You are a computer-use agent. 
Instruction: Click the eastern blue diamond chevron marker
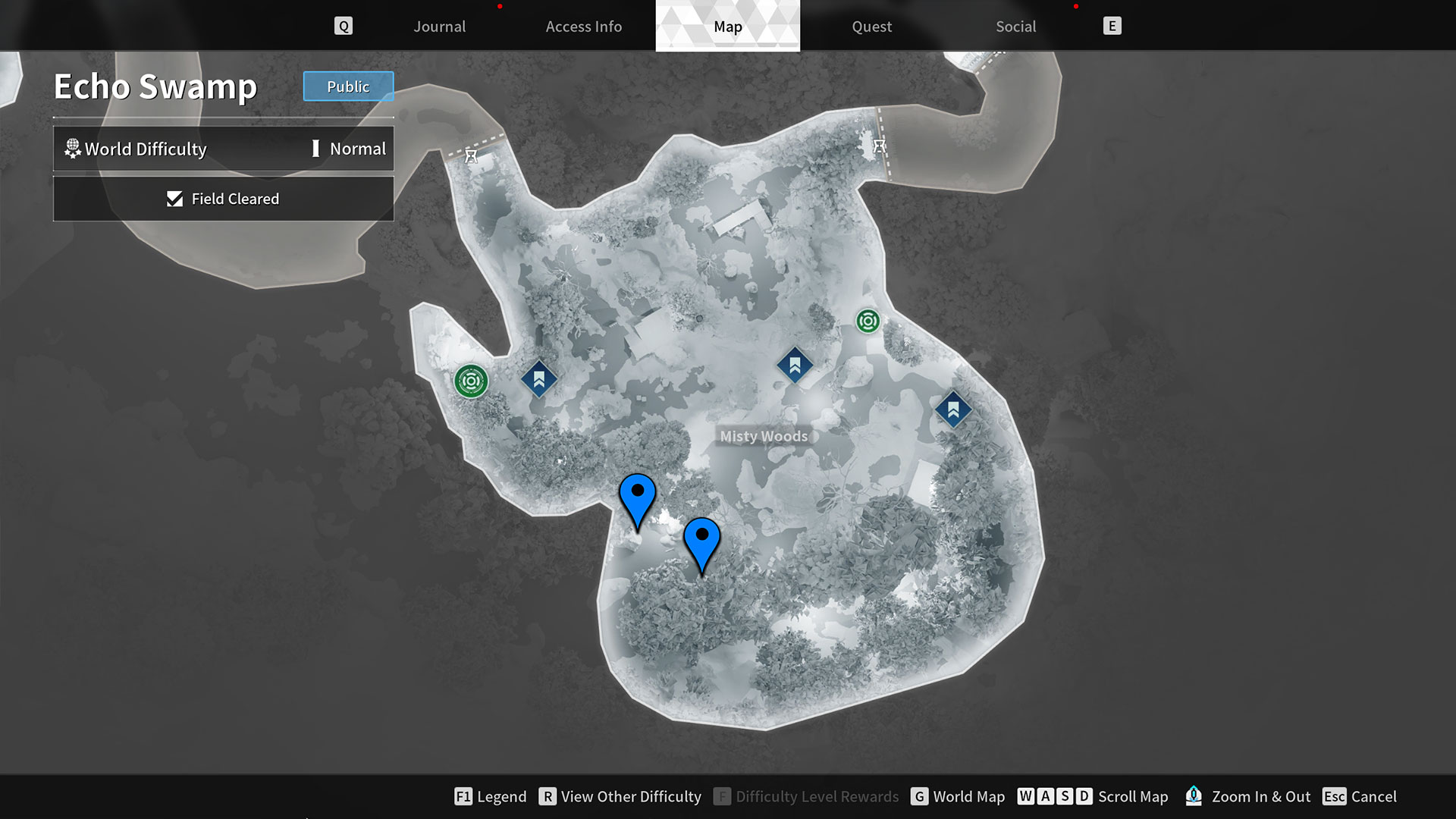954,409
